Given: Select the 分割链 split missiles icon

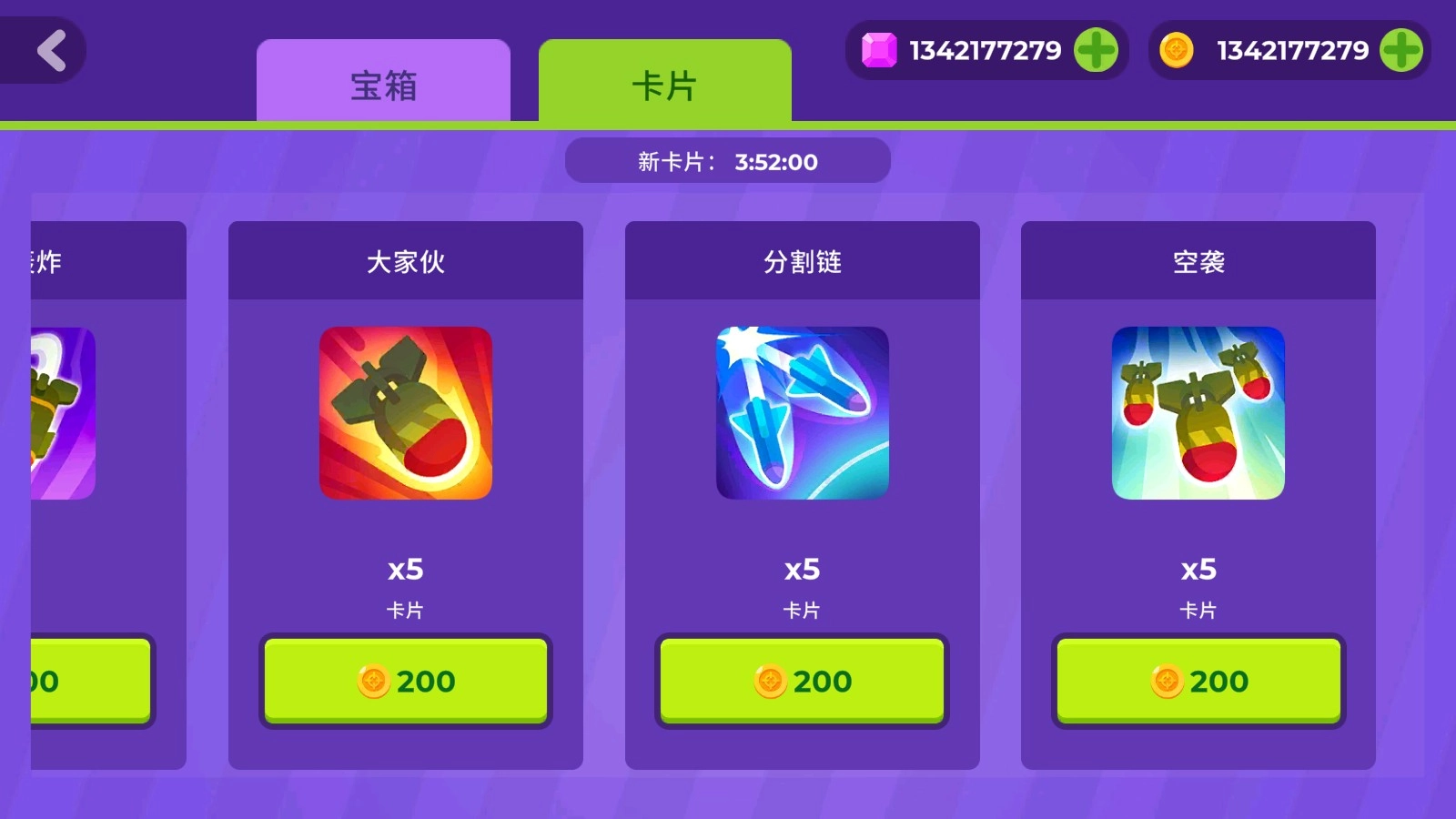Looking at the screenshot, I should 802,415.
